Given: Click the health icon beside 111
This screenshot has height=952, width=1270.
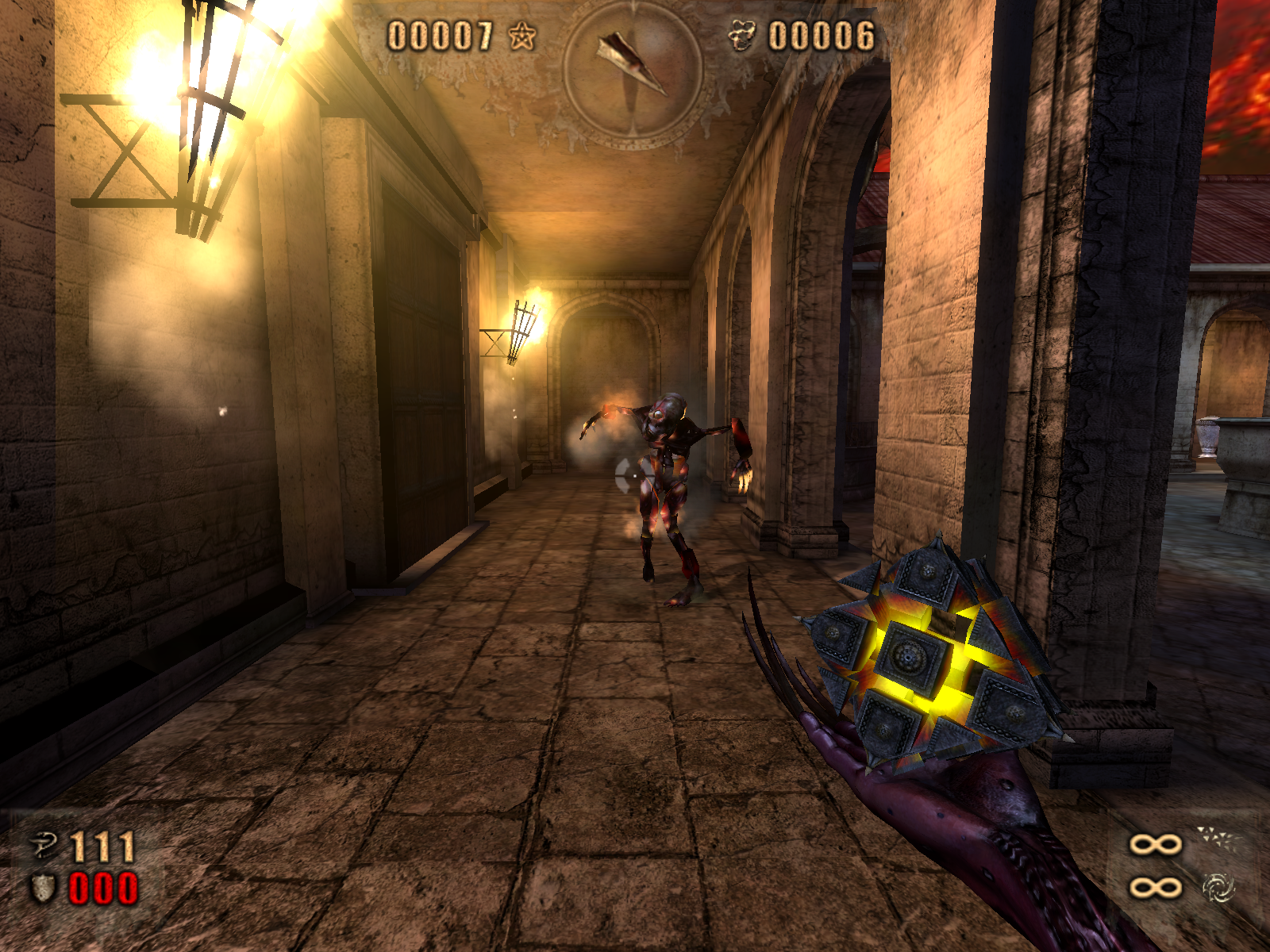Looking at the screenshot, I should [x=44, y=846].
